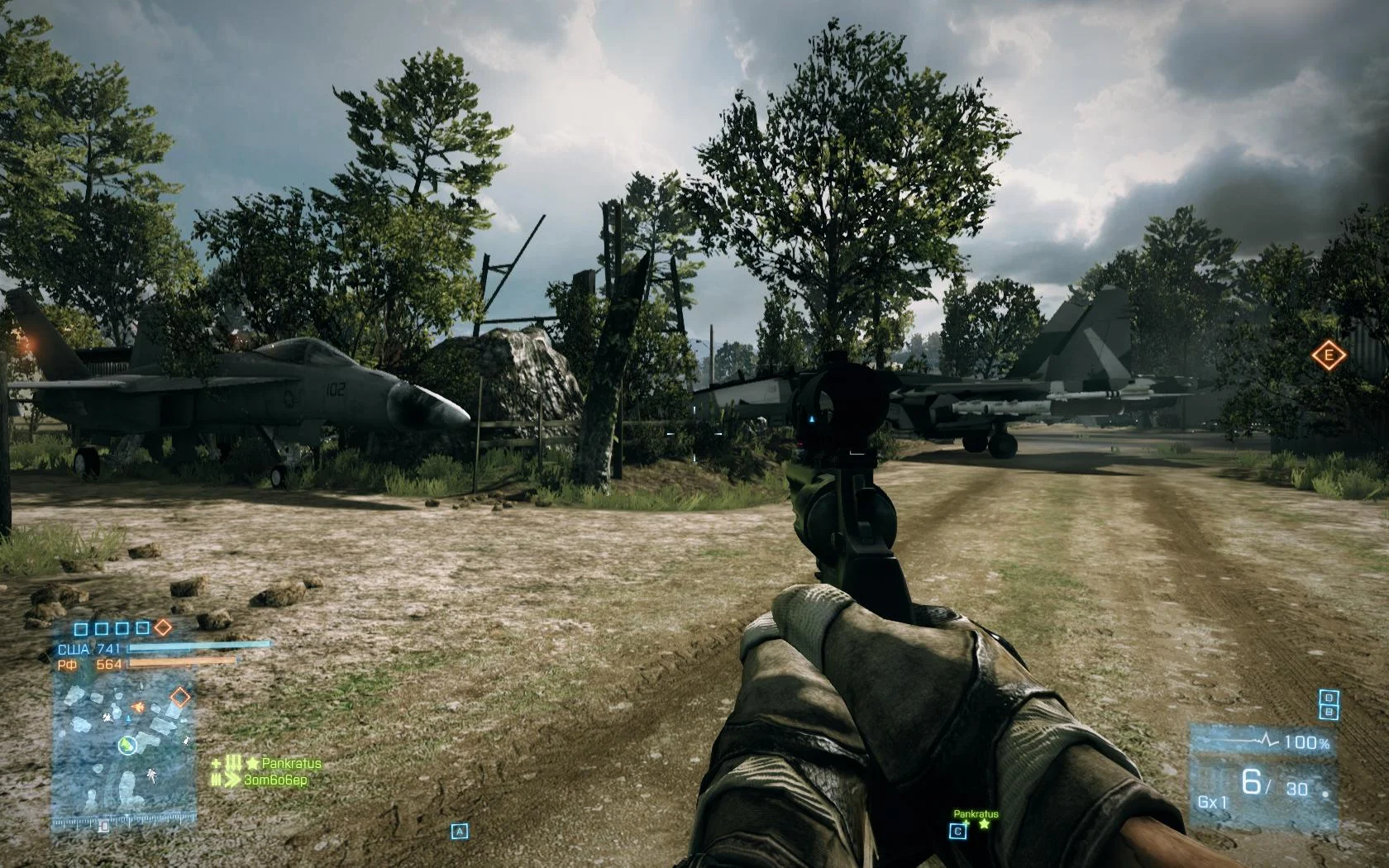Click the star icon beside Pankratus
The width and height of the screenshot is (1389, 868).
click(x=252, y=763)
